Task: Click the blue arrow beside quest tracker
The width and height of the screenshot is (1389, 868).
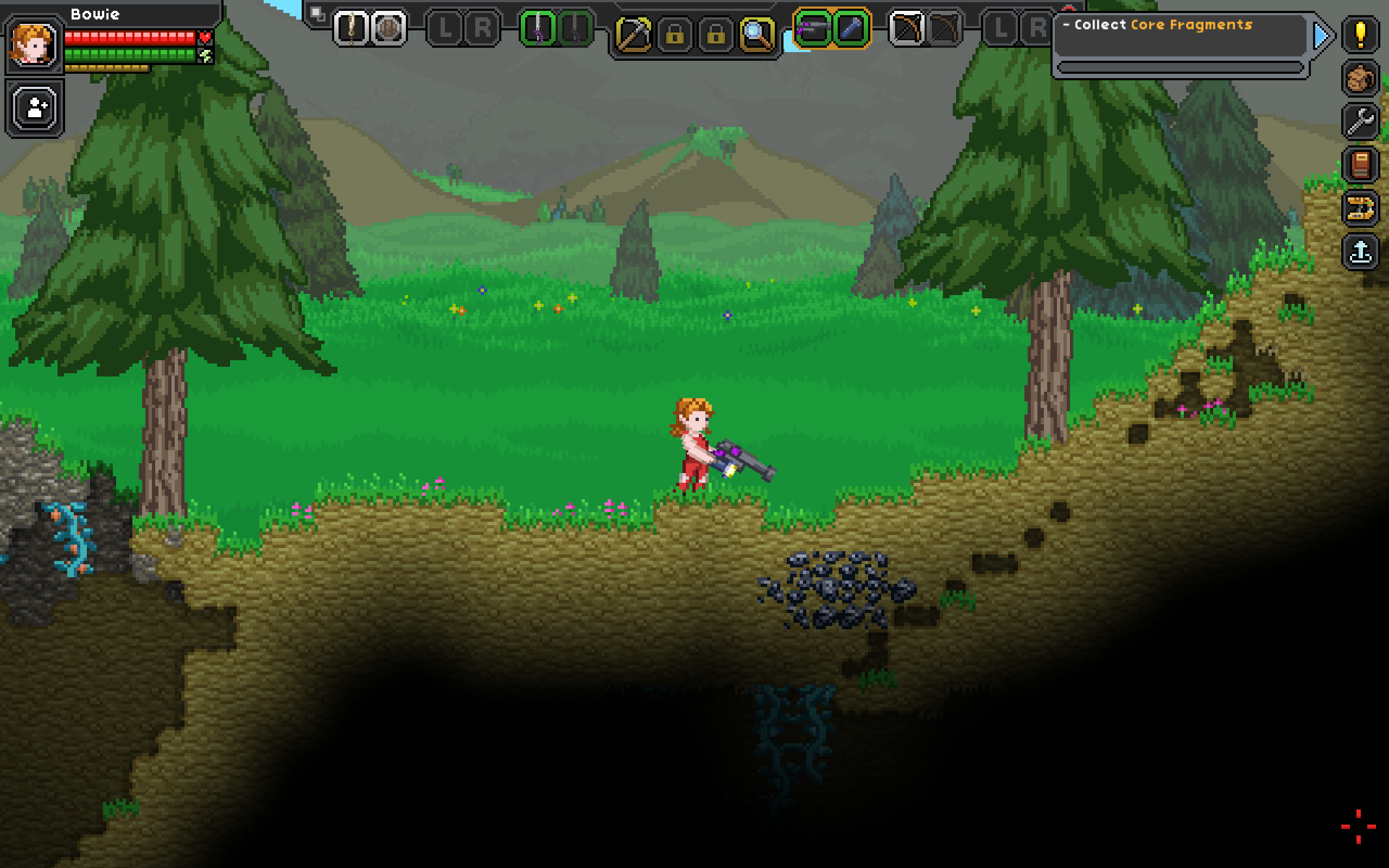Action: point(1321,36)
